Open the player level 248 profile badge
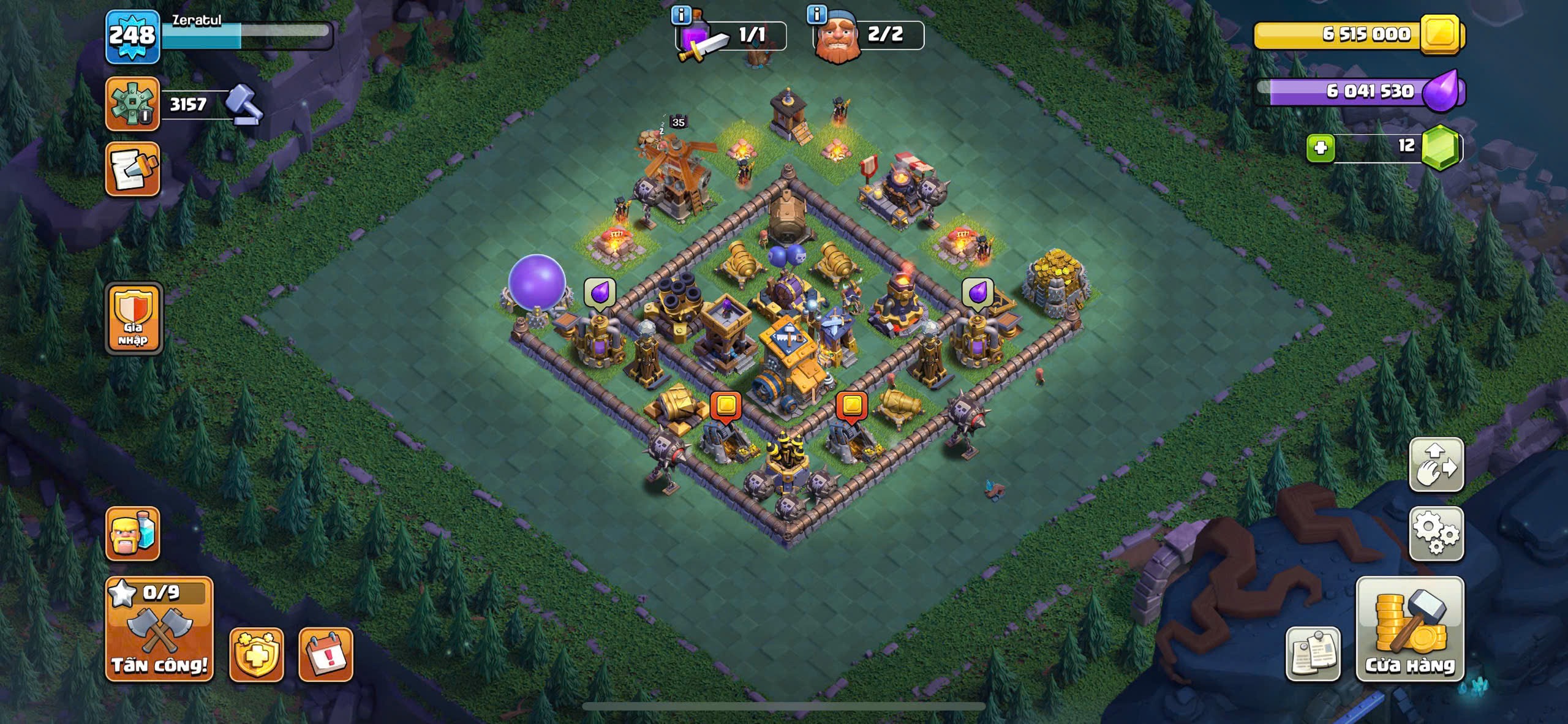This screenshot has width=1568, height=724. click(x=132, y=37)
